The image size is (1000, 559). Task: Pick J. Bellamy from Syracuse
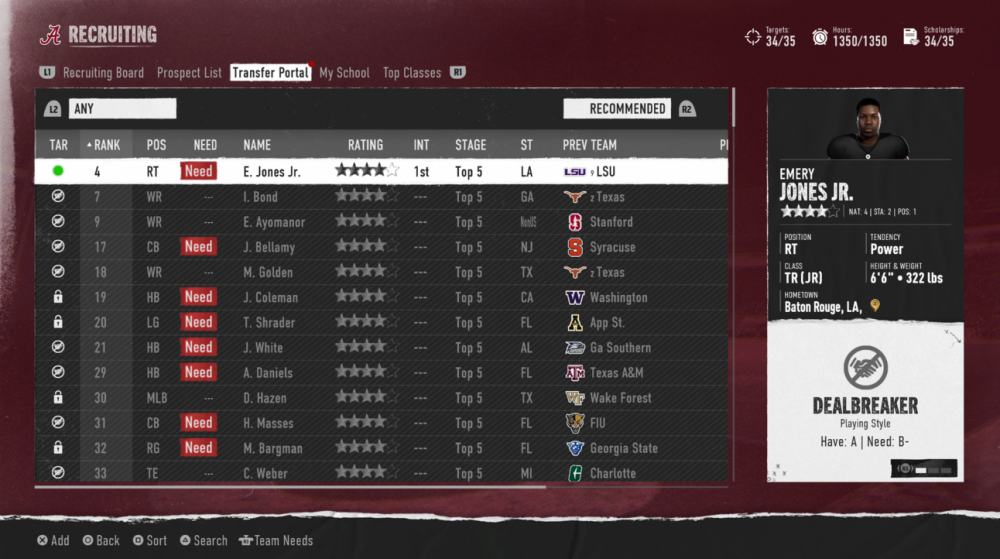tap(269, 247)
